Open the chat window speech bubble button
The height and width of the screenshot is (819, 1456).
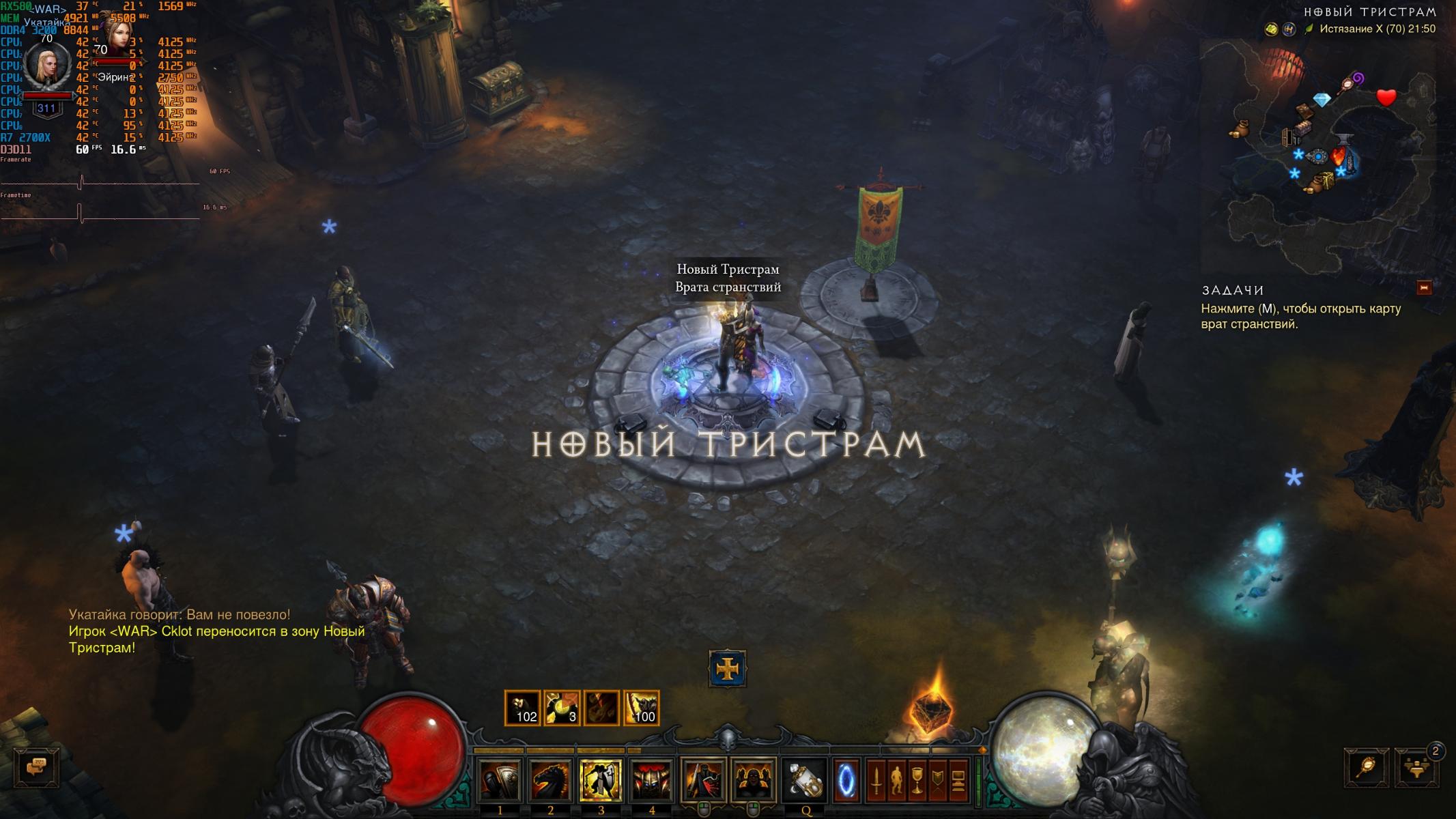(x=36, y=767)
